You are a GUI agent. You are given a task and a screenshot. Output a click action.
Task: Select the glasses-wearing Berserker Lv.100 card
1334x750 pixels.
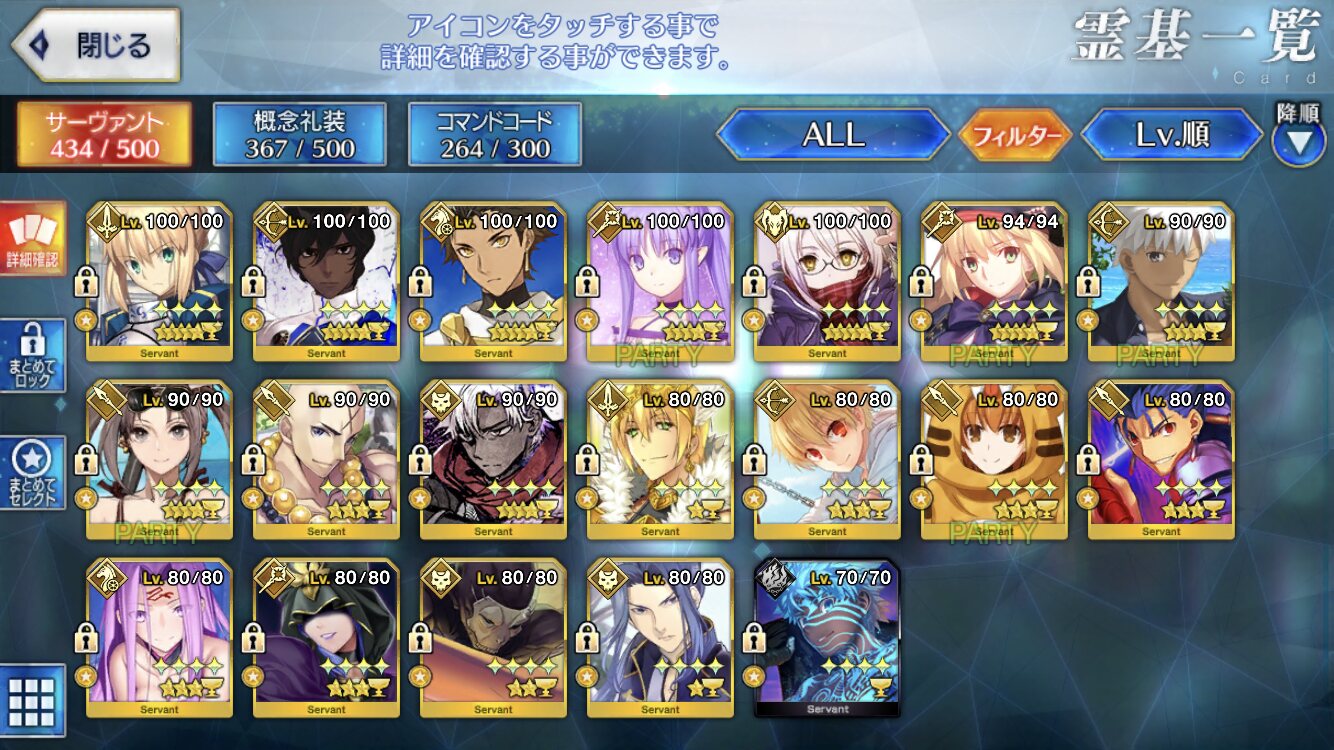click(x=827, y=281)
